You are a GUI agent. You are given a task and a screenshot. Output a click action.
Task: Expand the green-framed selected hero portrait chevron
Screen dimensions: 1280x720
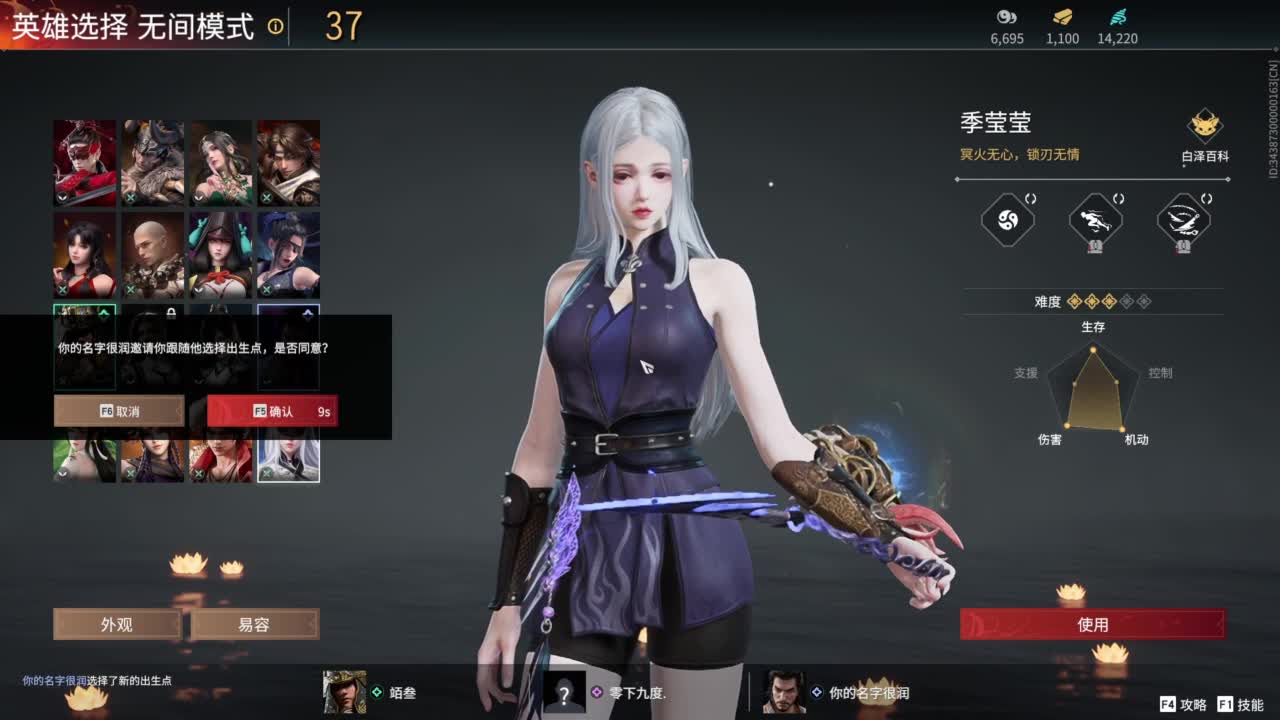point(103,312)
